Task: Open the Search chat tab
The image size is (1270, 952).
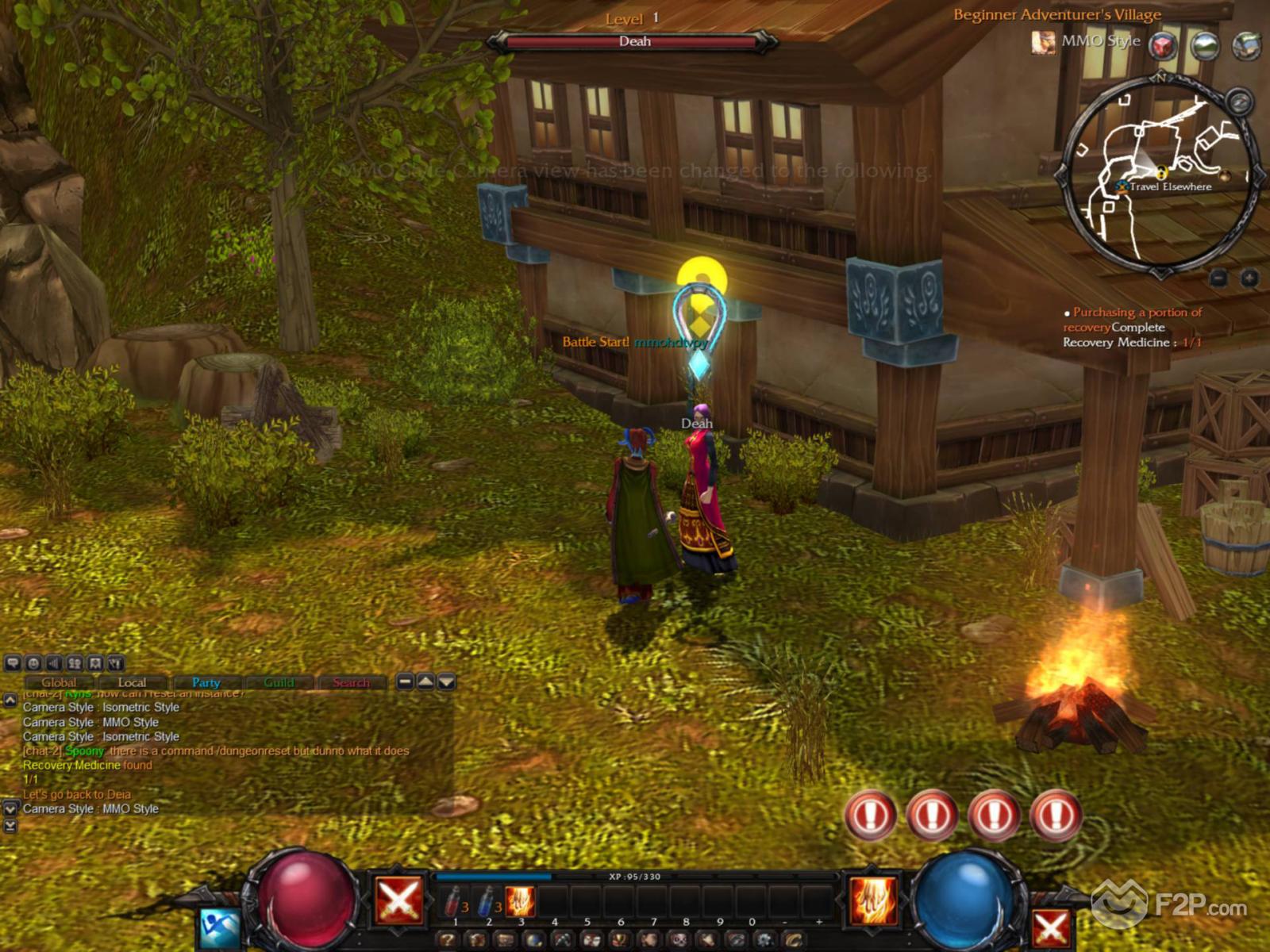Action: pyautogui.click(x=351, y=682)
